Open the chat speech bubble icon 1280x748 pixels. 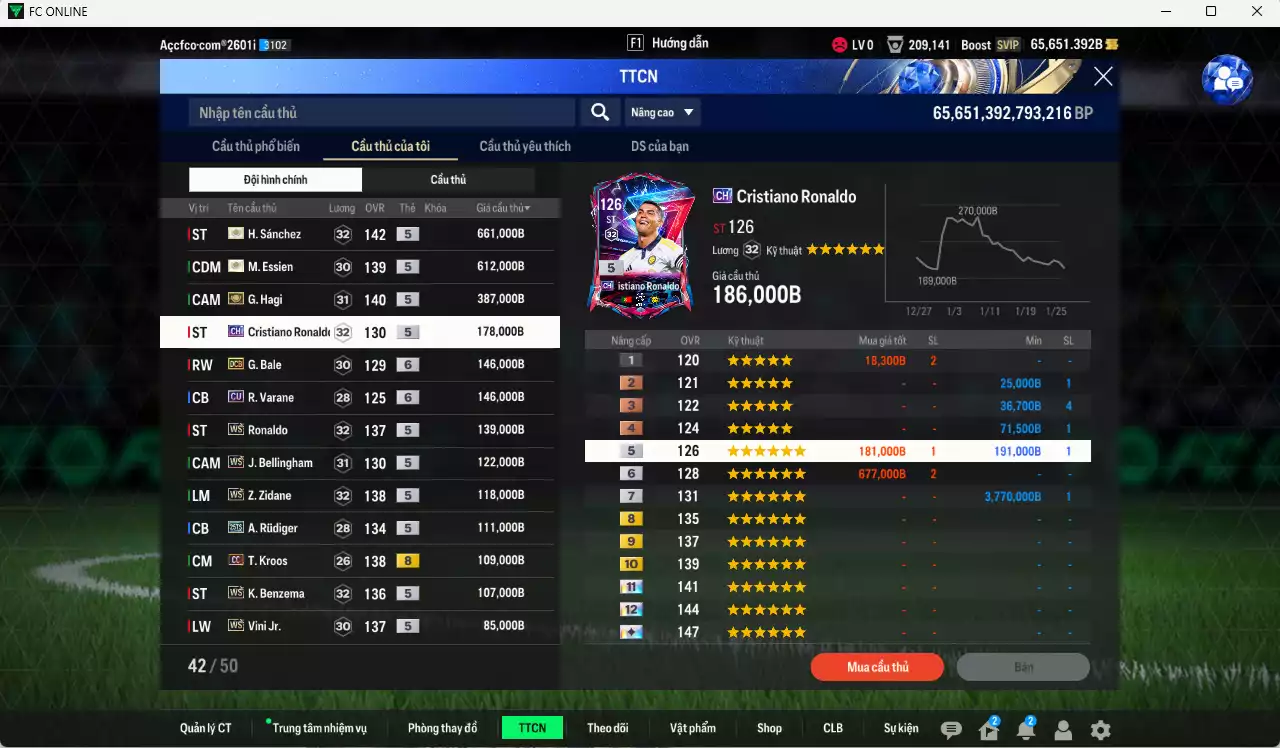tap(951, 730)
